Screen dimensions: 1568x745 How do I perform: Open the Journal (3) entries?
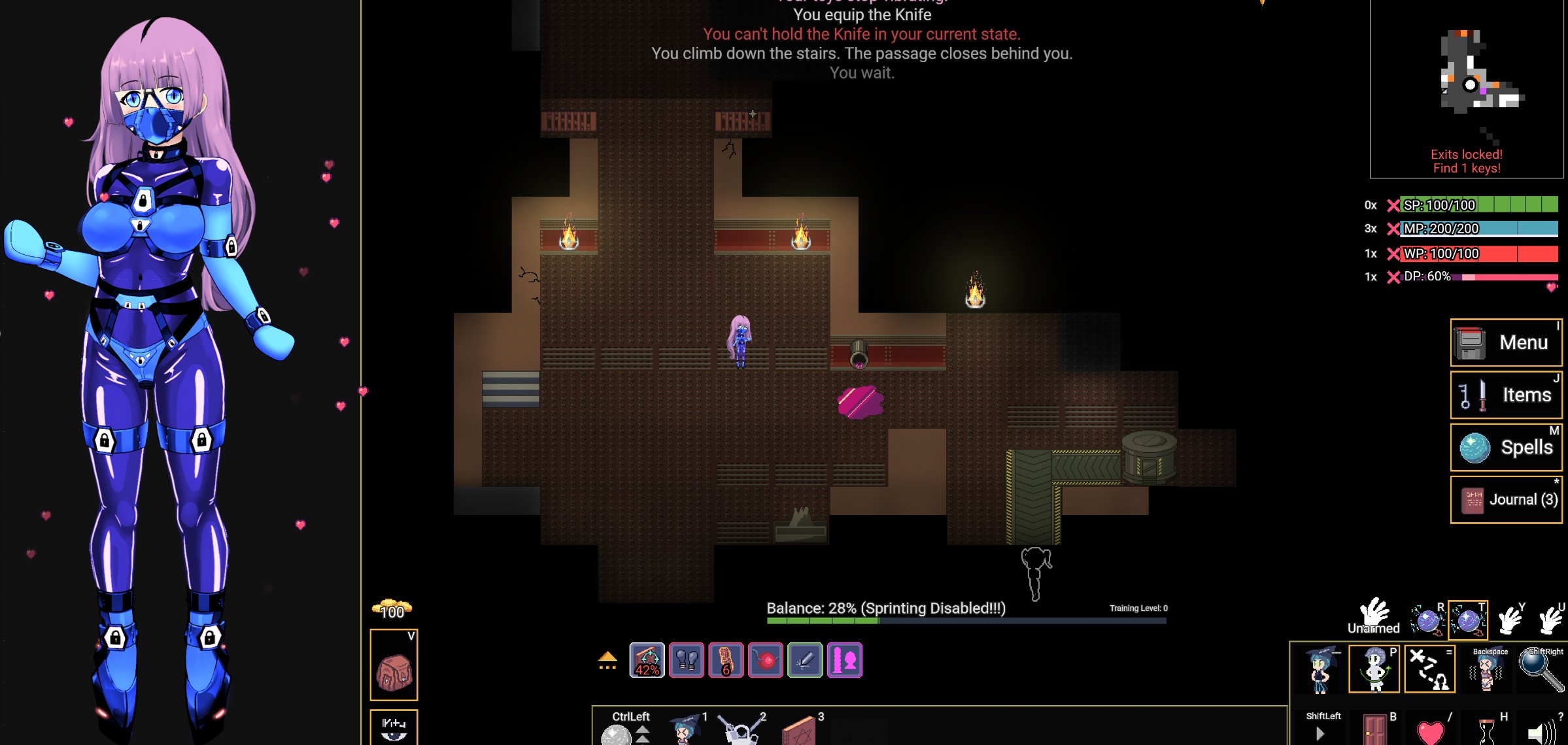pos(1505,499)
